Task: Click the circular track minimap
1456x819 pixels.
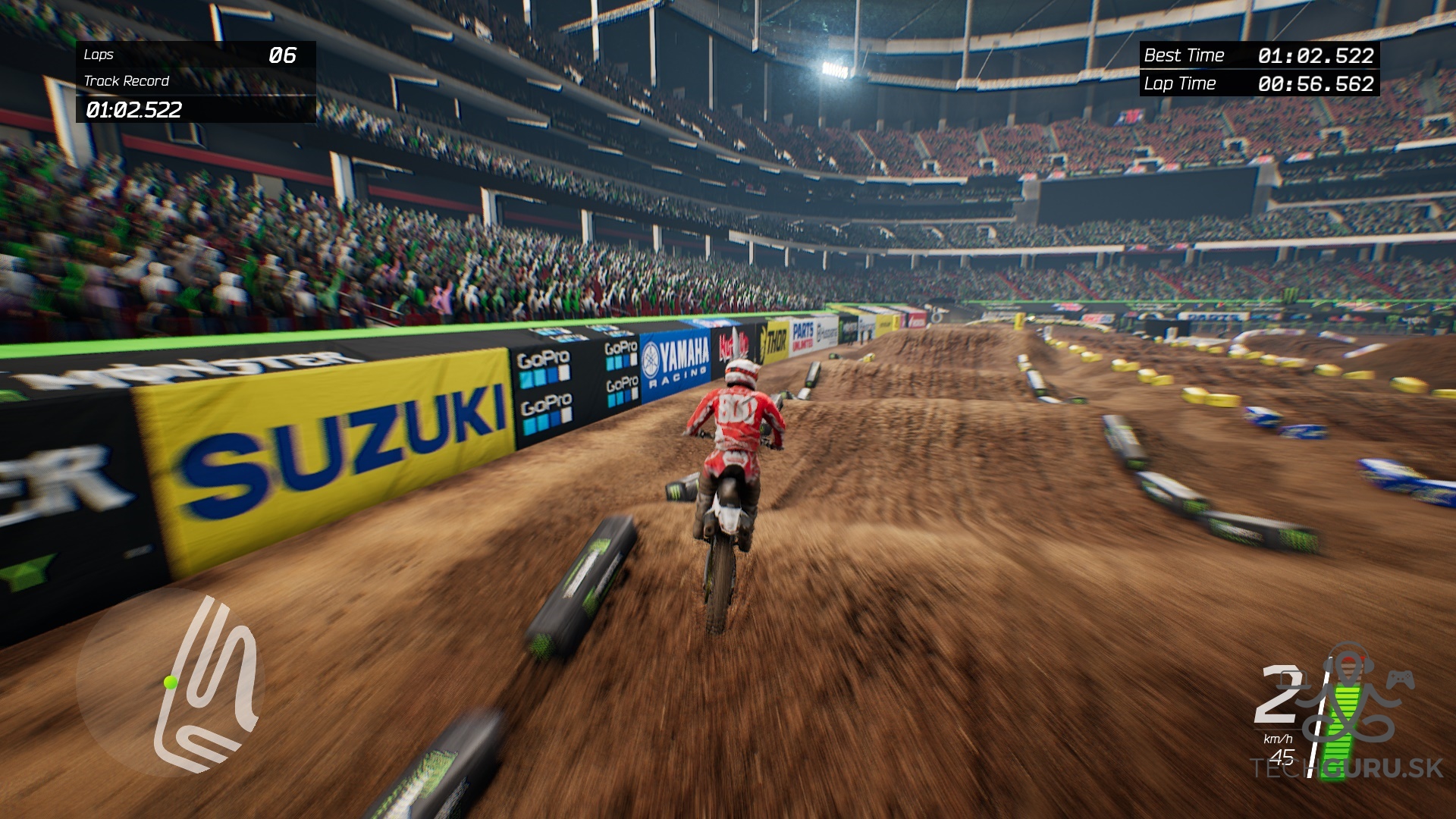Action: point(171,682)
